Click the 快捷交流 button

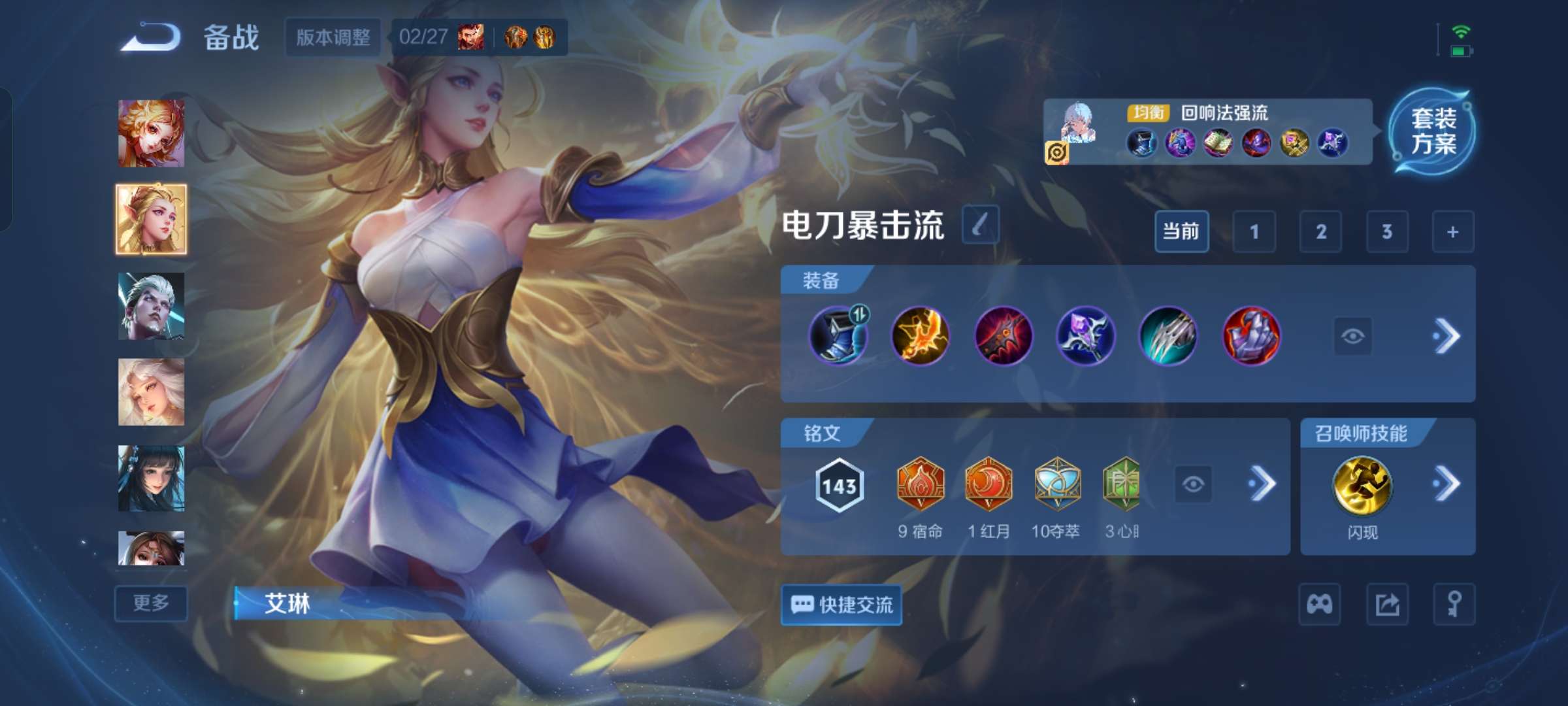tap(841, 605)
